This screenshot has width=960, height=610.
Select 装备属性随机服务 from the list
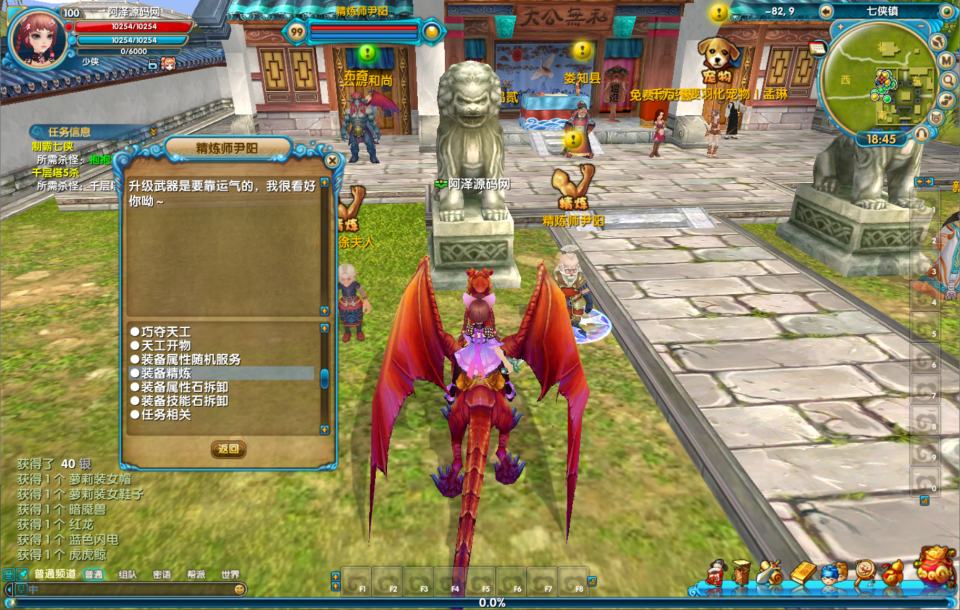click(190, 359)
